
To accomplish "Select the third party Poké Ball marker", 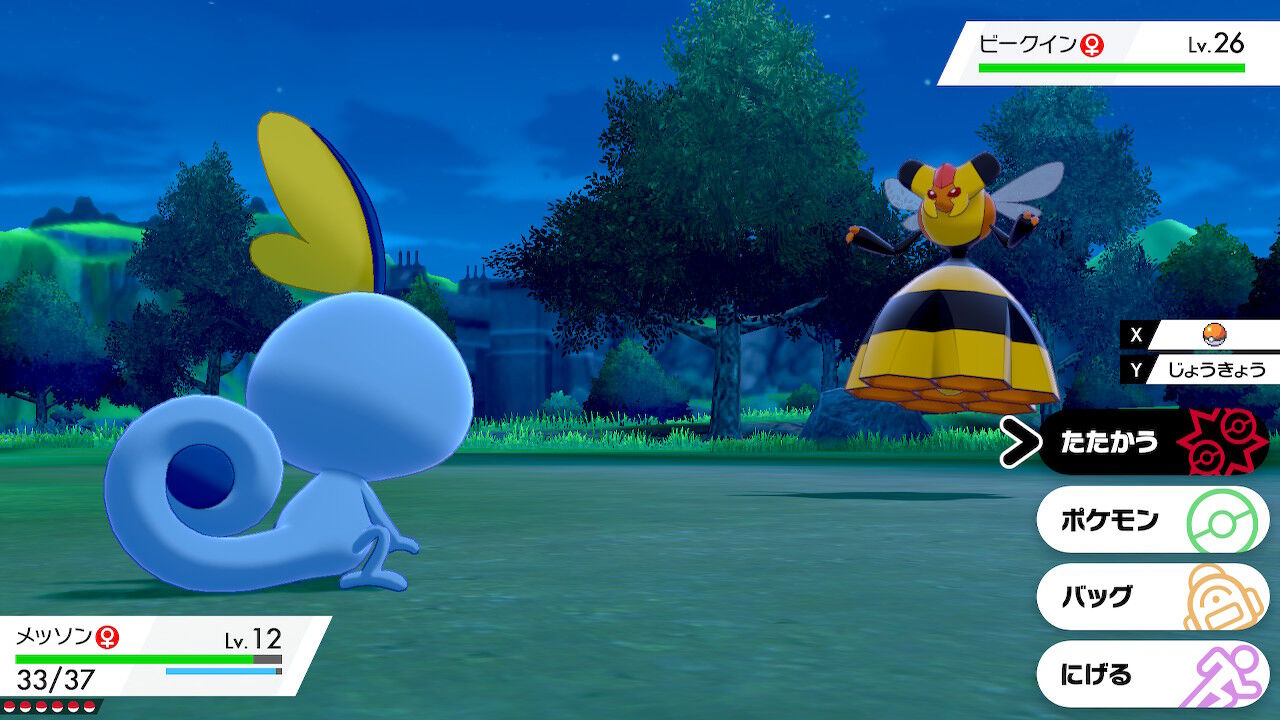I will pyautogui.click(x=41, y=706).
